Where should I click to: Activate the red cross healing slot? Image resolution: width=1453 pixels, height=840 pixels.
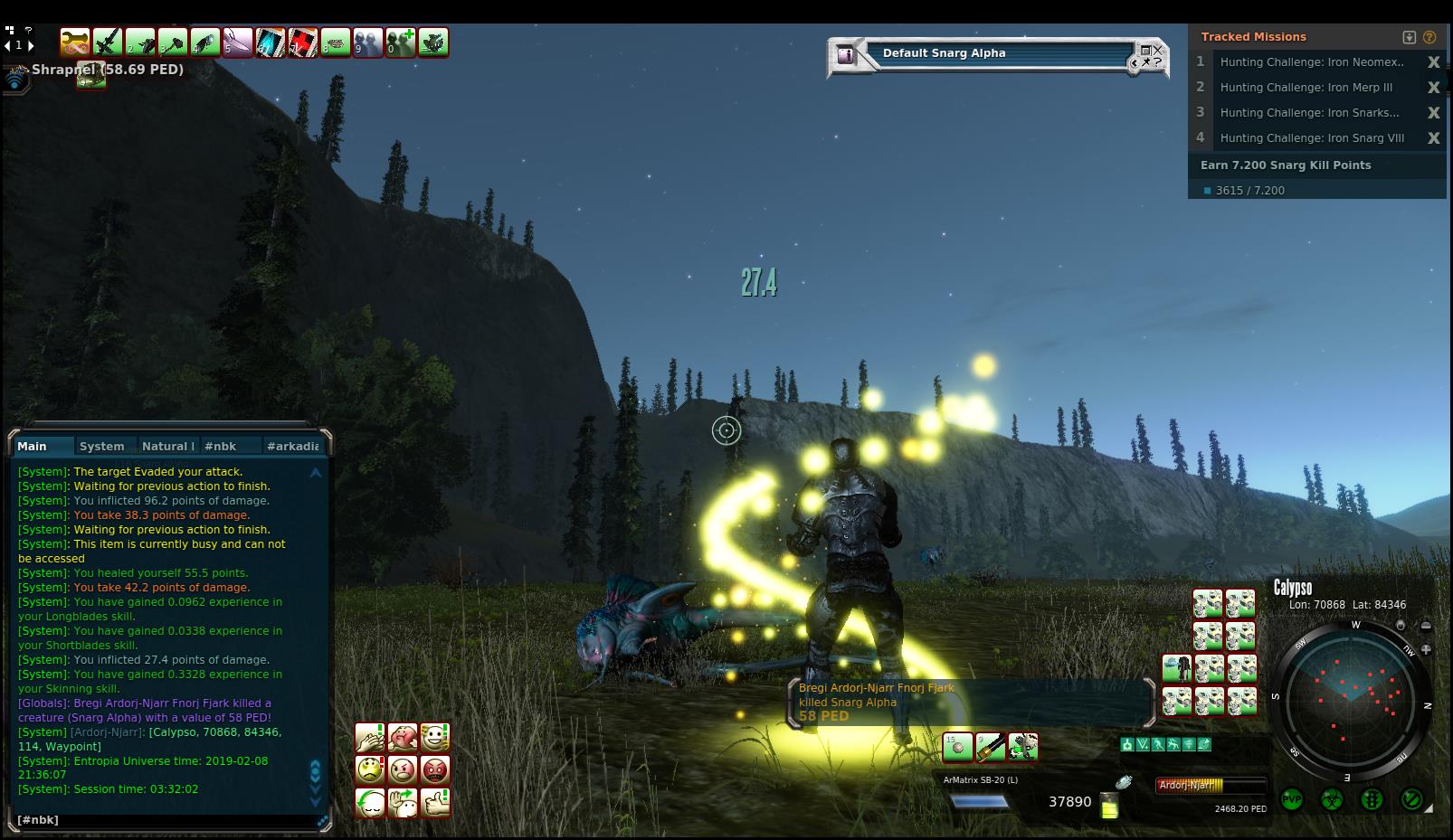point(303,42)
